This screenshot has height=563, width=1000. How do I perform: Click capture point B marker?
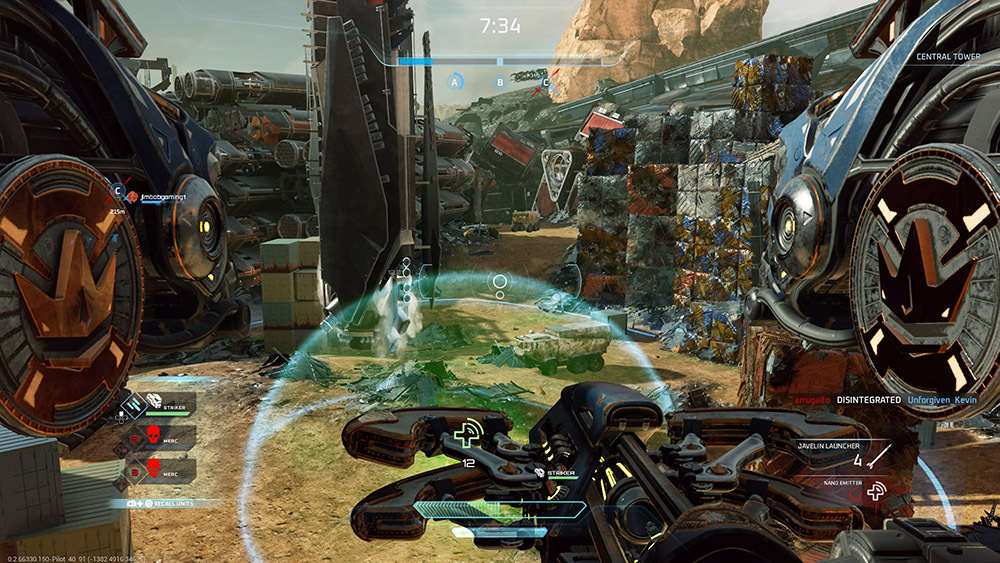click(x=500, y=81)
